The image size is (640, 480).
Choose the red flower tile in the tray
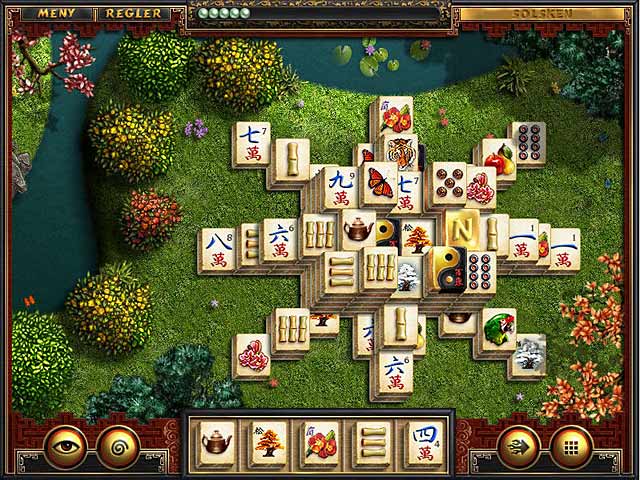pos(320,441)
